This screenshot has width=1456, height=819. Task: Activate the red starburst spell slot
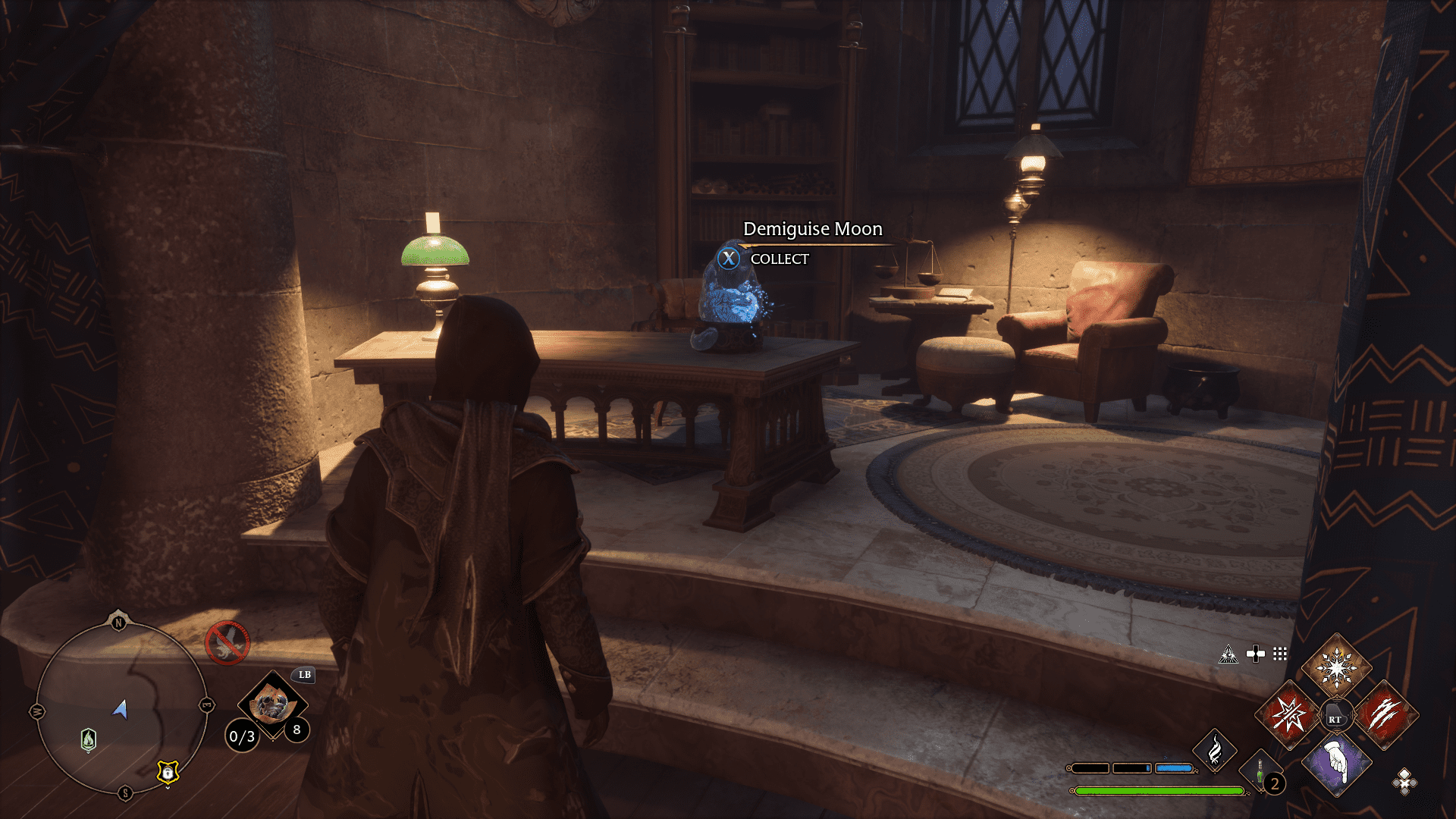(1288, 714)
